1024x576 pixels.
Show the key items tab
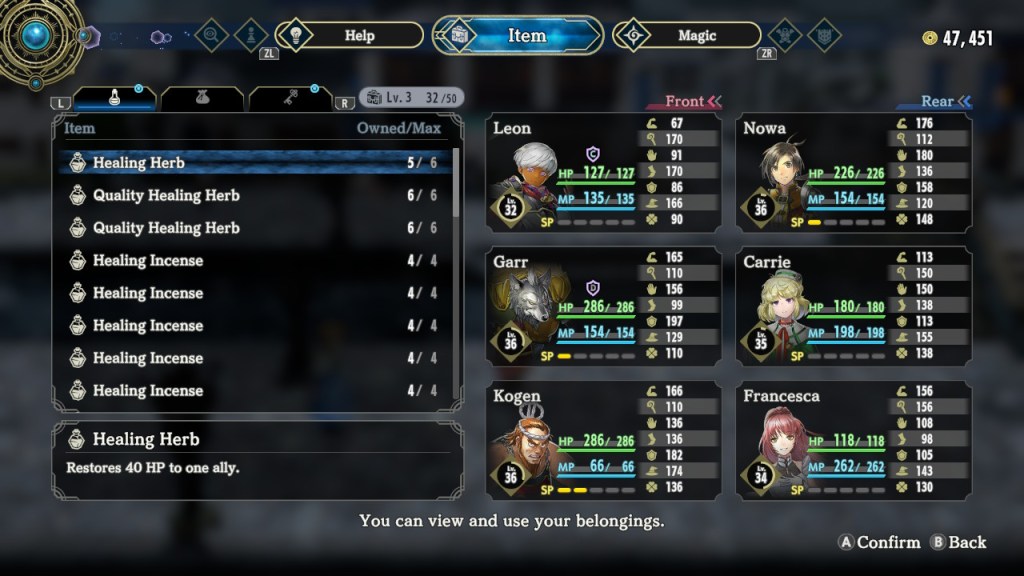tap(290, 98)
